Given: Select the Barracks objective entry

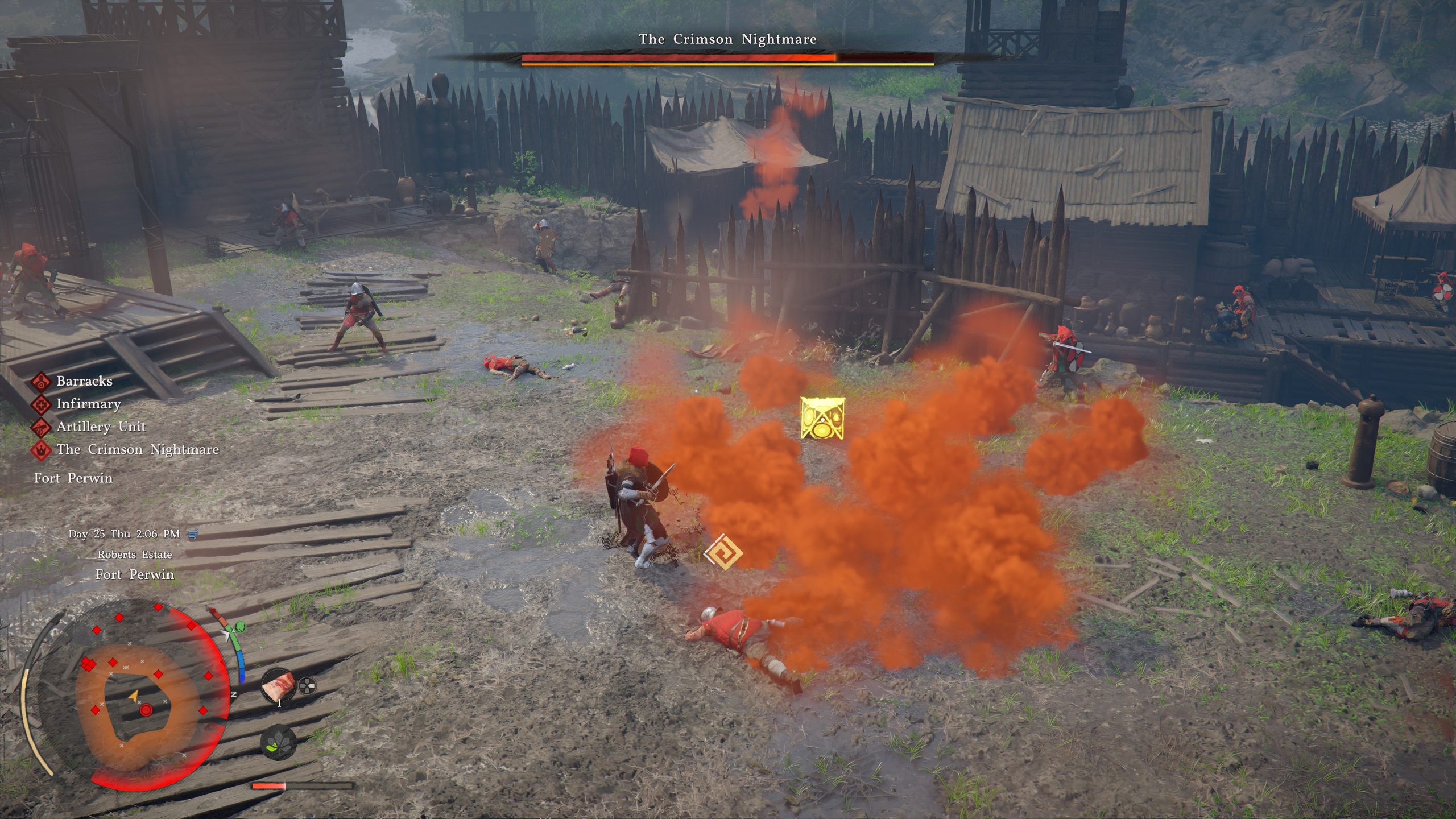Looking at the screenshot, I should [x=84, y=381].
